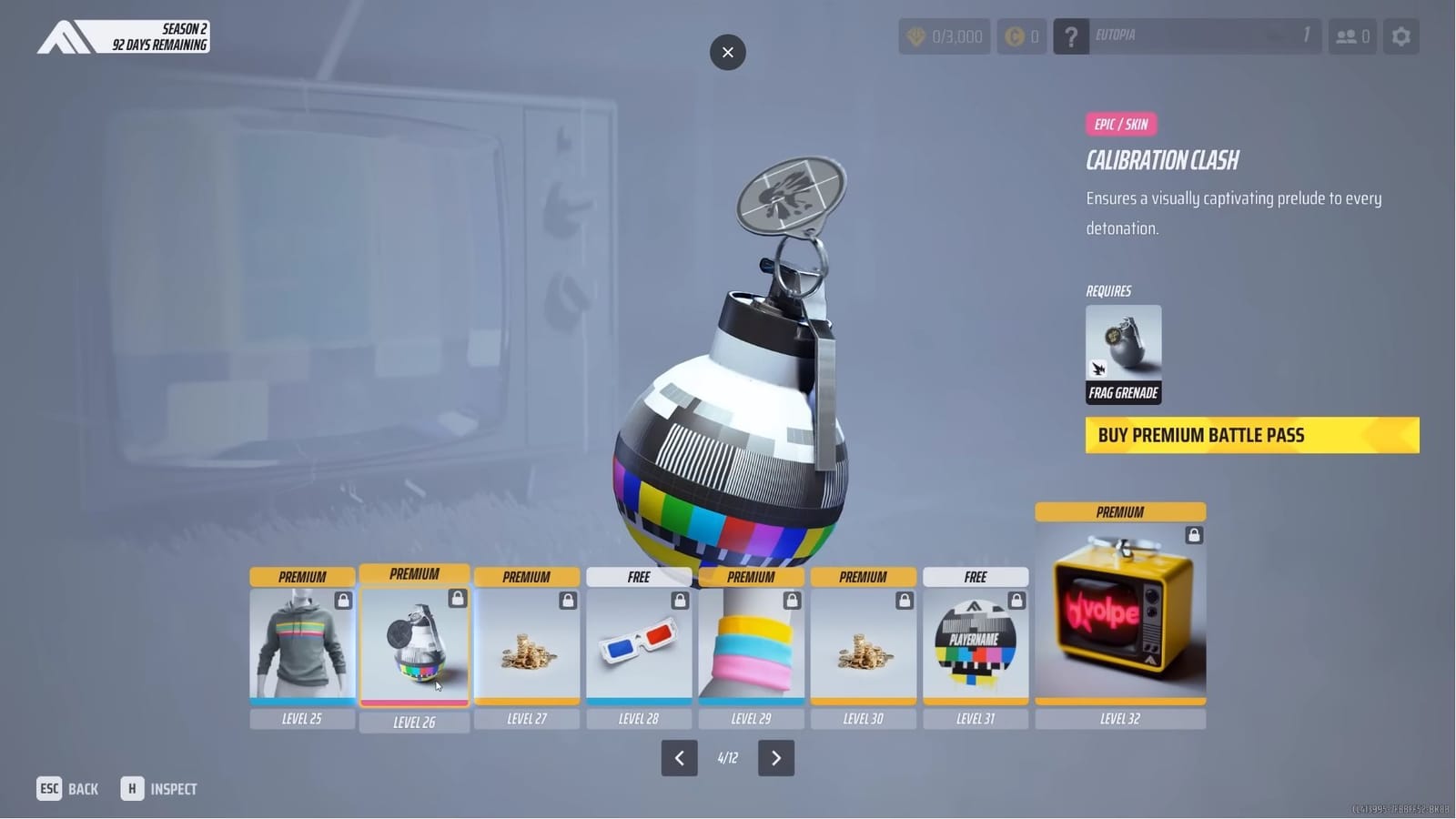
Task: Select the Level 32 television reward thumbnail
Action: coord(1119,612)
